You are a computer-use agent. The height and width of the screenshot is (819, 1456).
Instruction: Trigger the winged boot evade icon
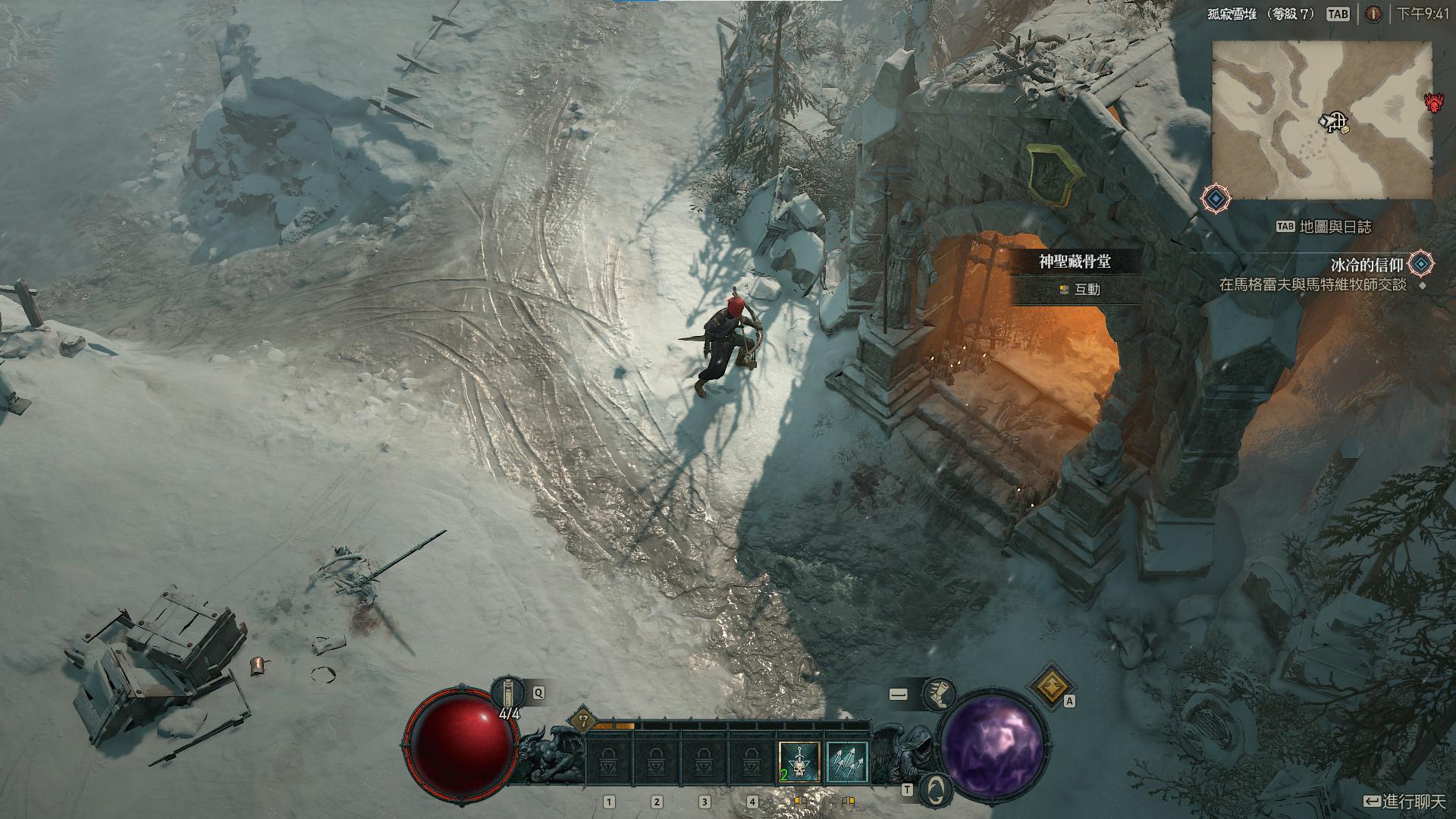click(939, 693)
